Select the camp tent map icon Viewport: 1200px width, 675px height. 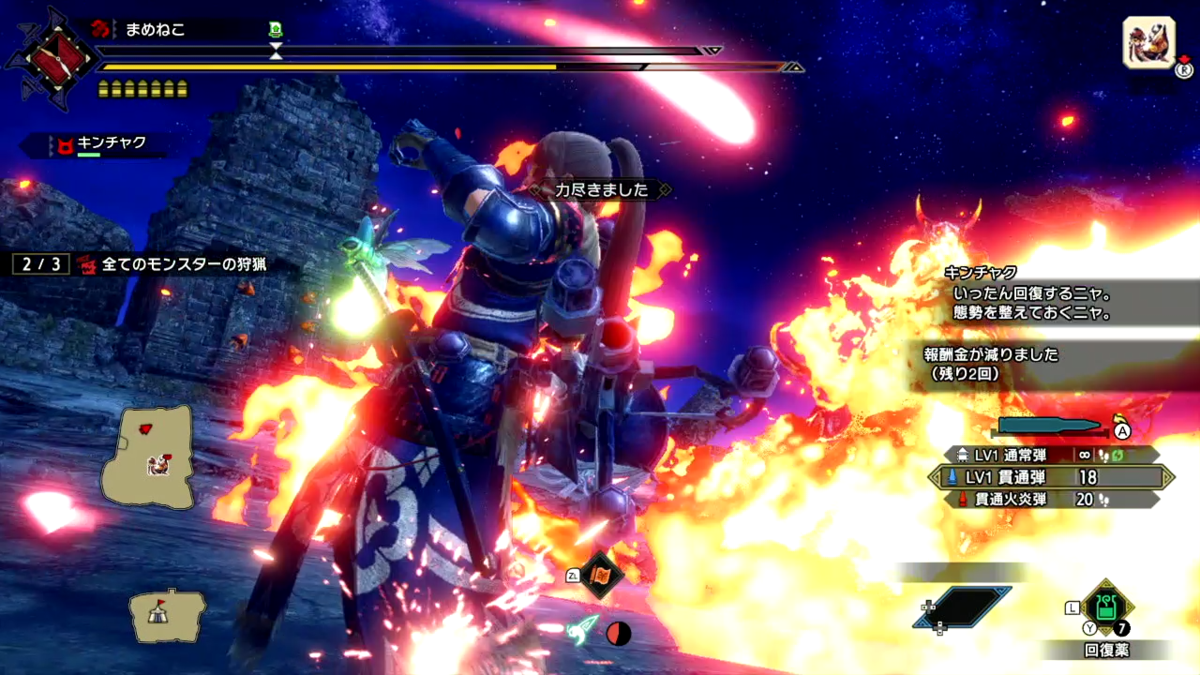(166, 612)
